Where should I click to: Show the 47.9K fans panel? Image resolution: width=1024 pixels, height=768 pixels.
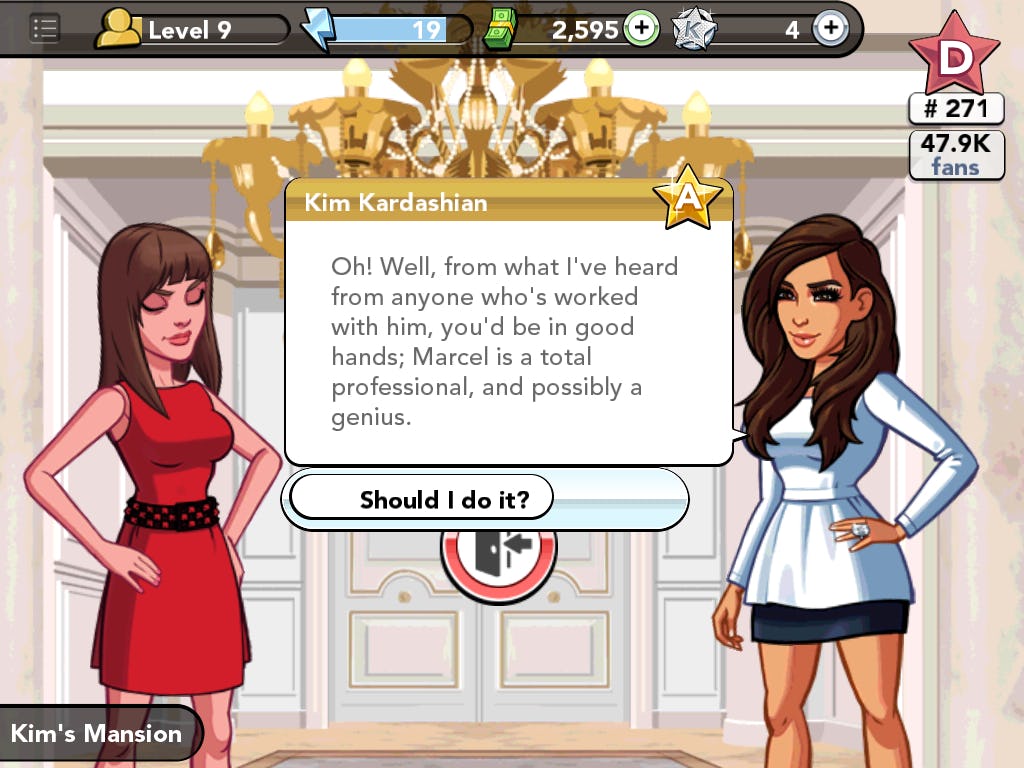(x=956, y=155)
